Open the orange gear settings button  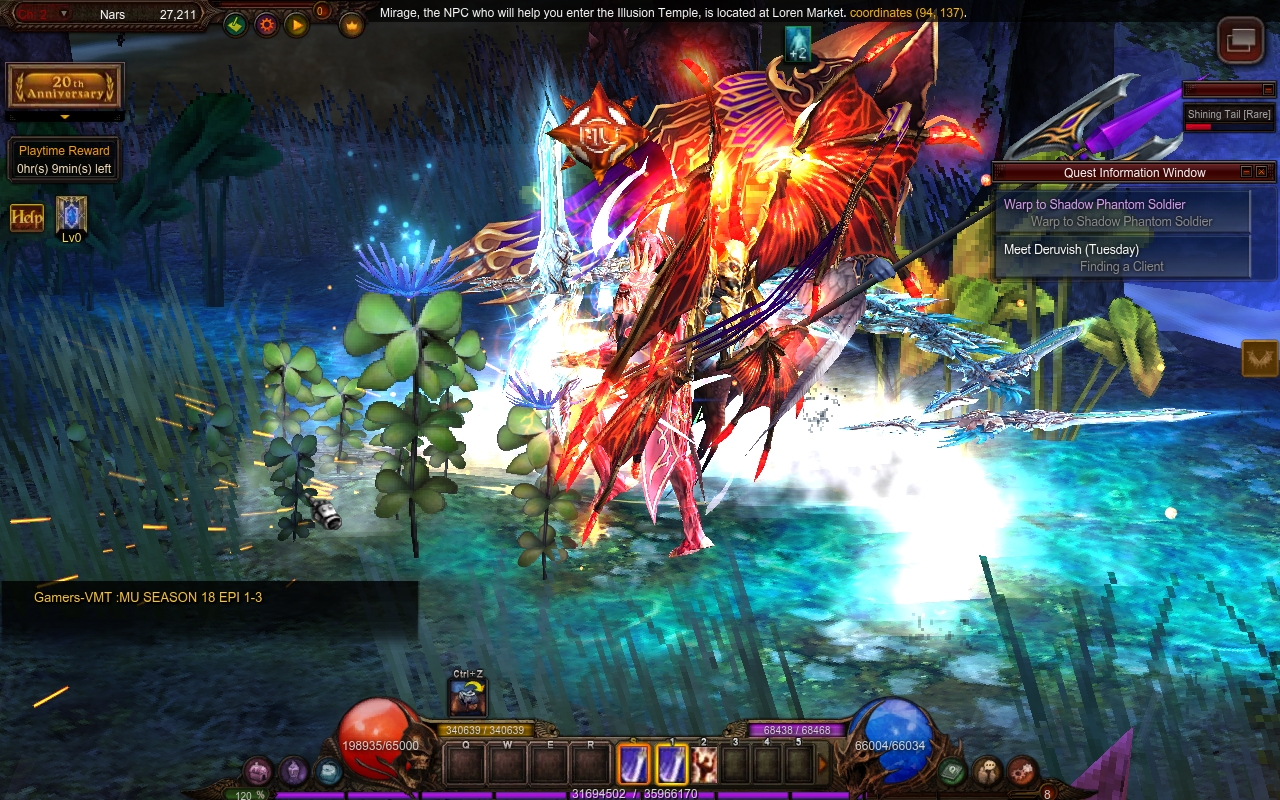click(266, 25)
